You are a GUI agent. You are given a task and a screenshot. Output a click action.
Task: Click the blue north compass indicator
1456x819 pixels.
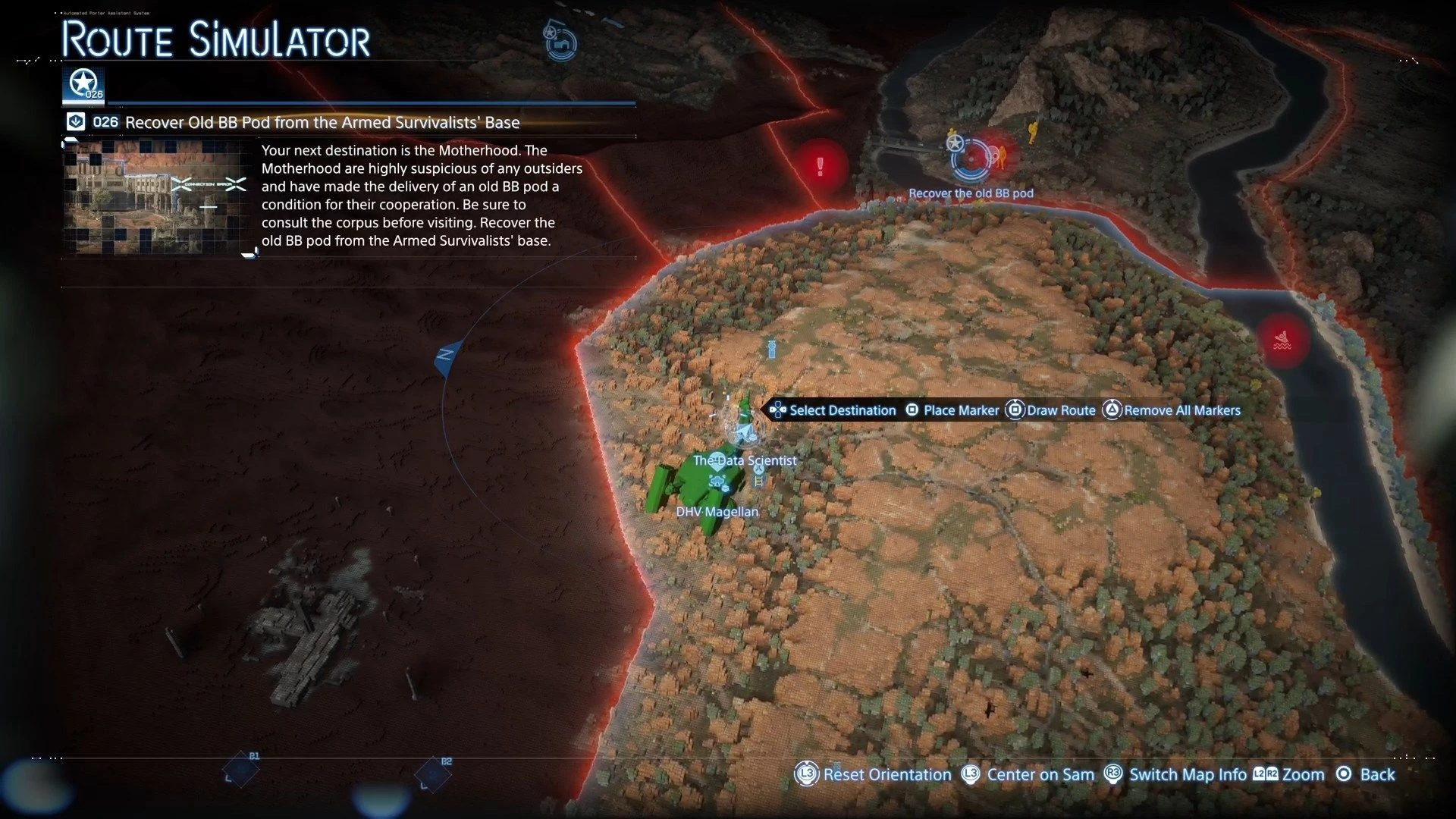pos(447,356)
